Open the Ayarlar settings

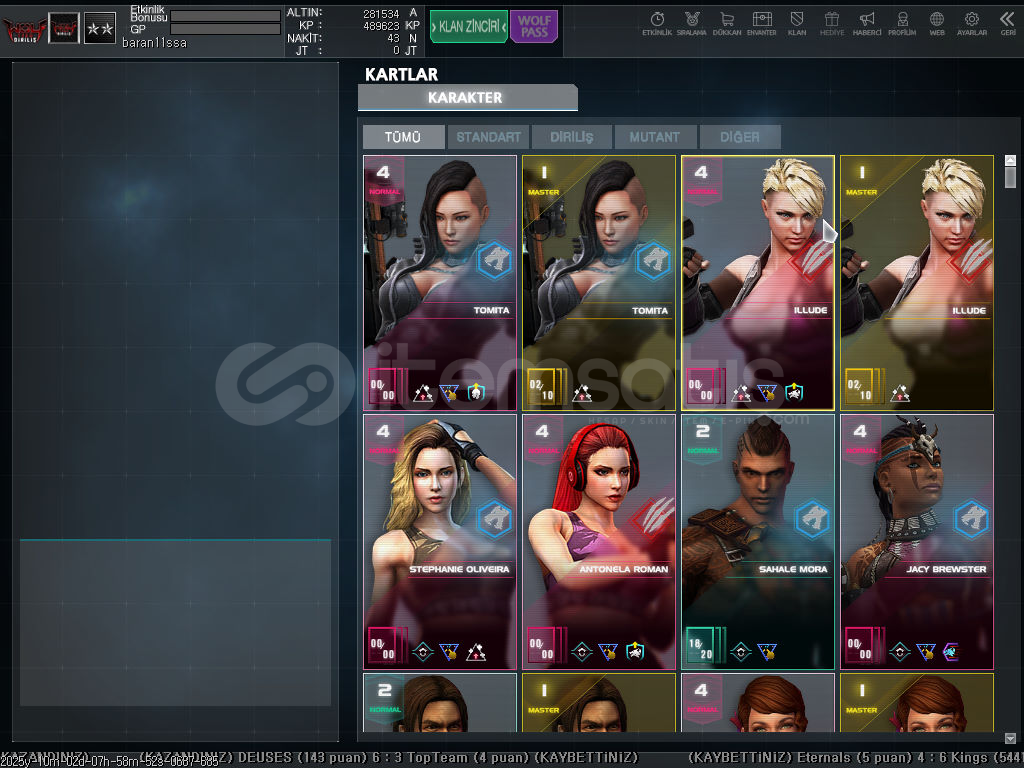(x=971, y=23)
